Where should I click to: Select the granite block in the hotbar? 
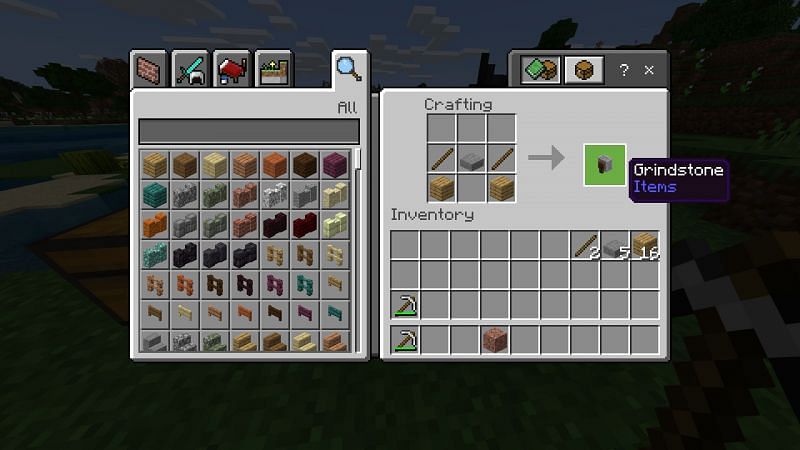(x=494, y=339)
